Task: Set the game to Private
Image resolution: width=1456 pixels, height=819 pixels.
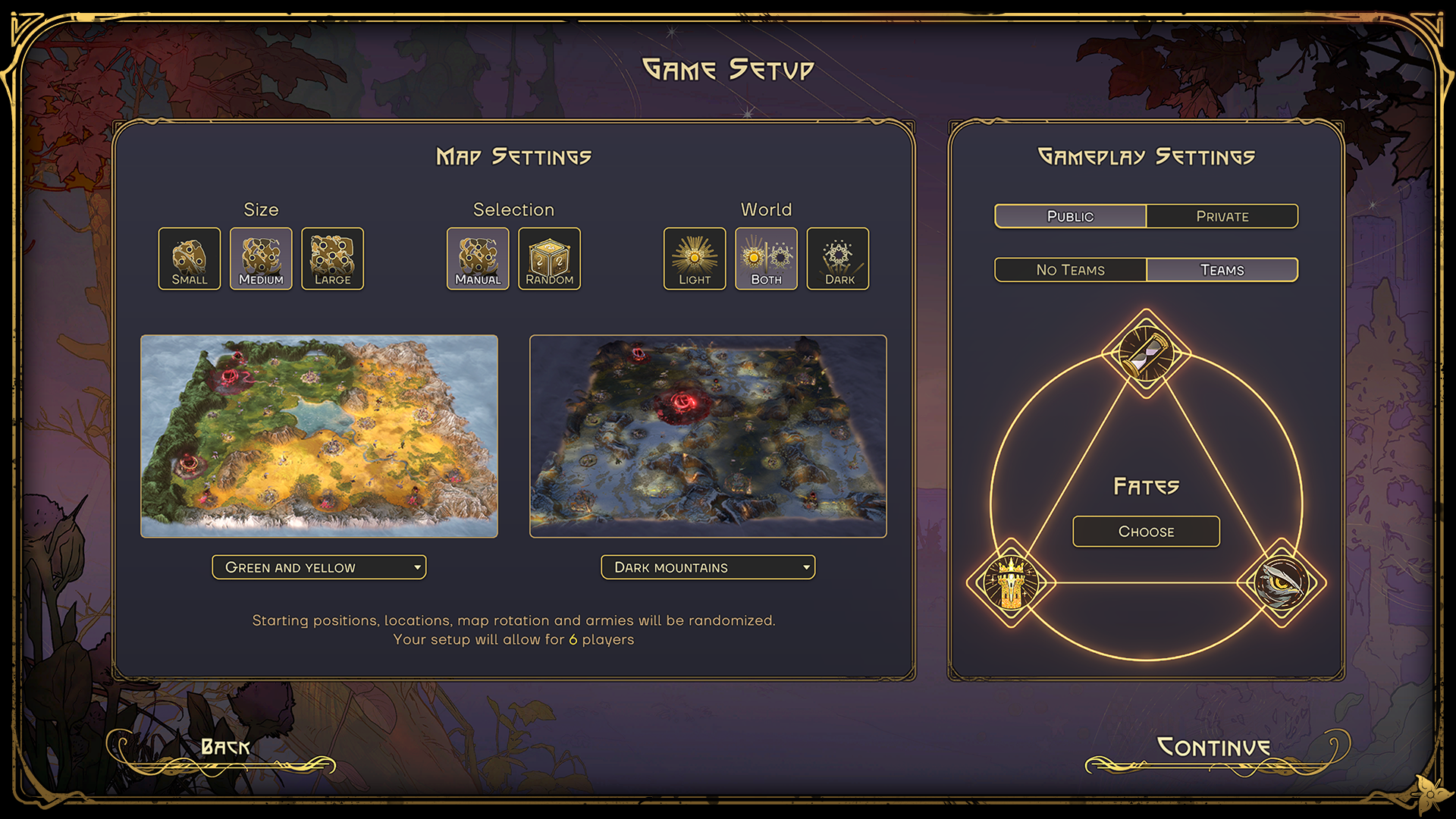Action: pos(1222,216)
